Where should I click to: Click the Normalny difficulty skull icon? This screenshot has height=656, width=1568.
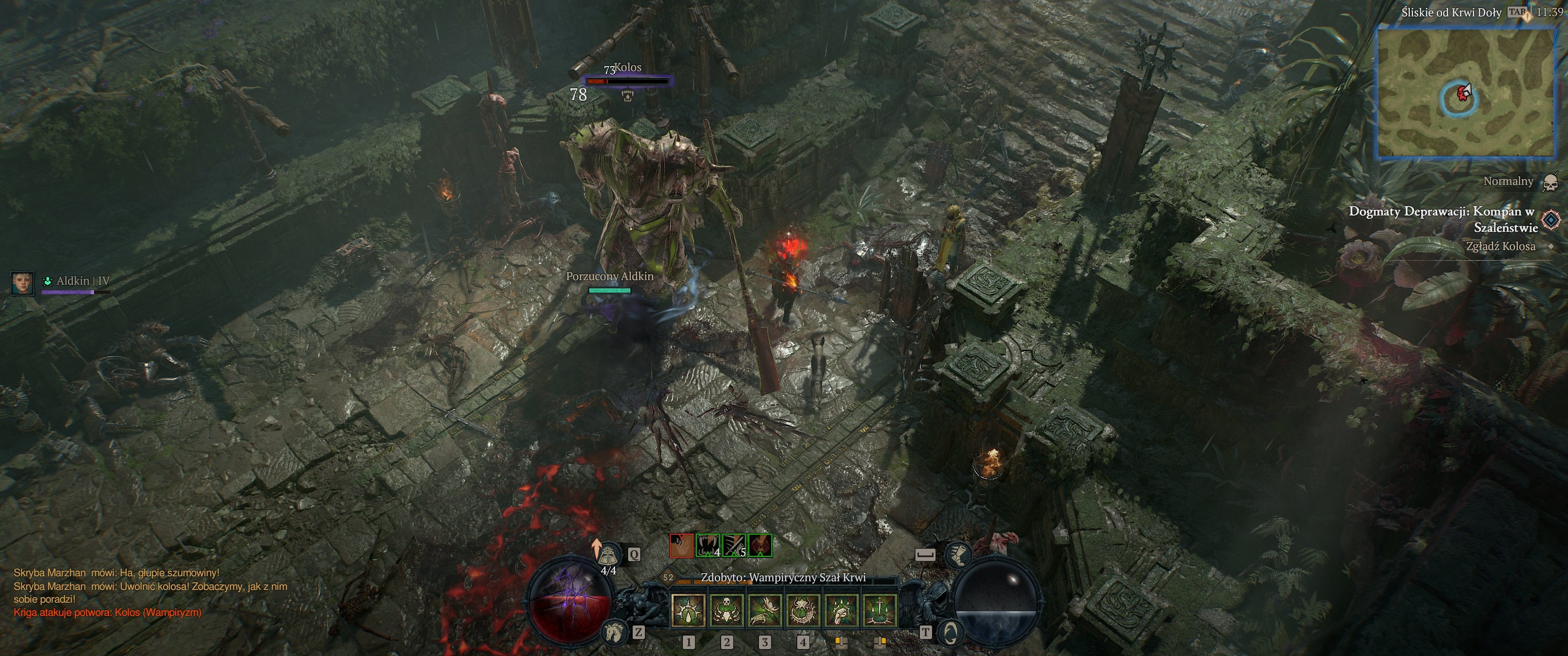coord(1550,182)
